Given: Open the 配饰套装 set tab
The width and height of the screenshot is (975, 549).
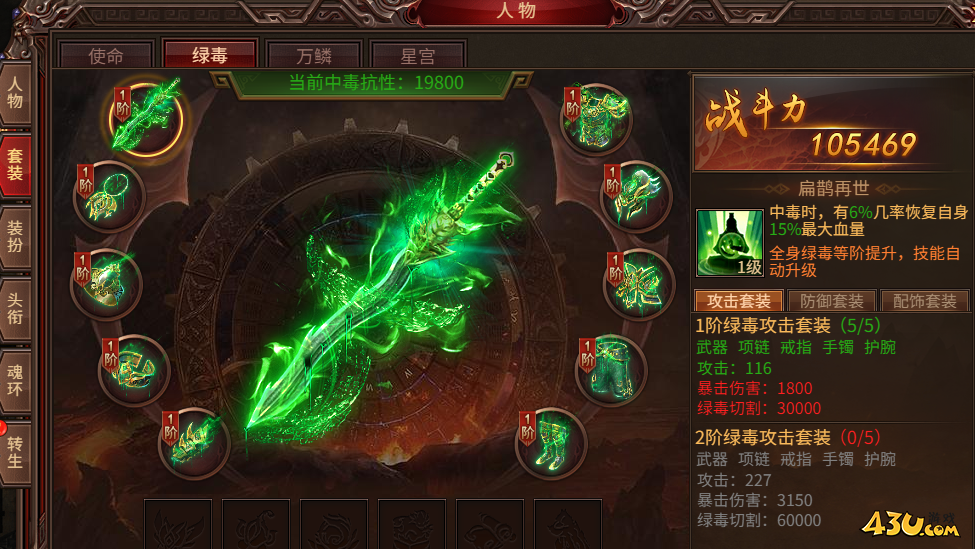Looking at the screenshot, I should [x=924, y=301].
